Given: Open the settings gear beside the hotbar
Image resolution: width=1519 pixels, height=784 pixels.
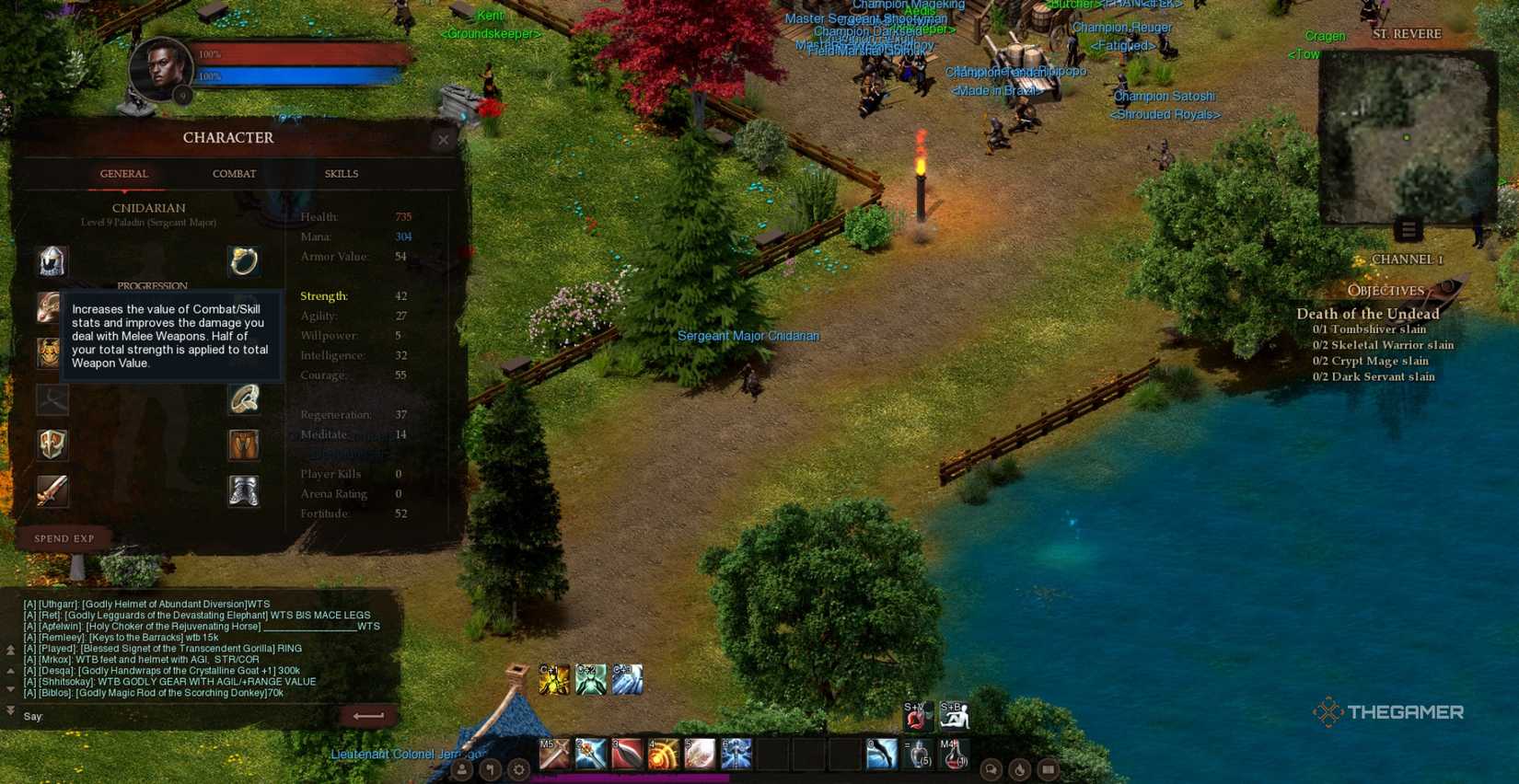Looking at the screenshot, I should pyautogui.click(x=518, y=771).
